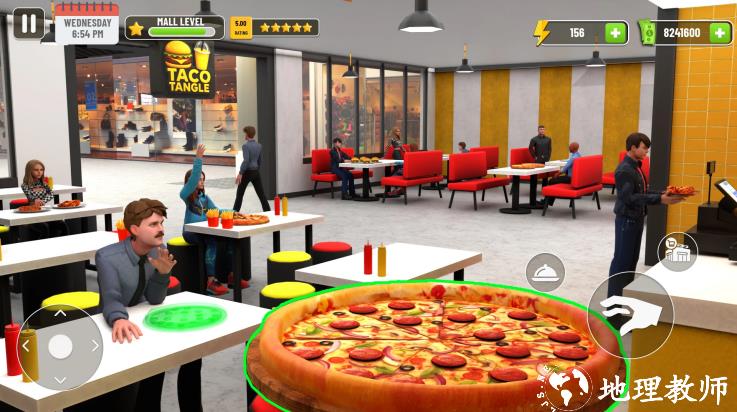The image size is (737, 412).
Task: Buy more cash with the green plus
Action: (720, 33)
